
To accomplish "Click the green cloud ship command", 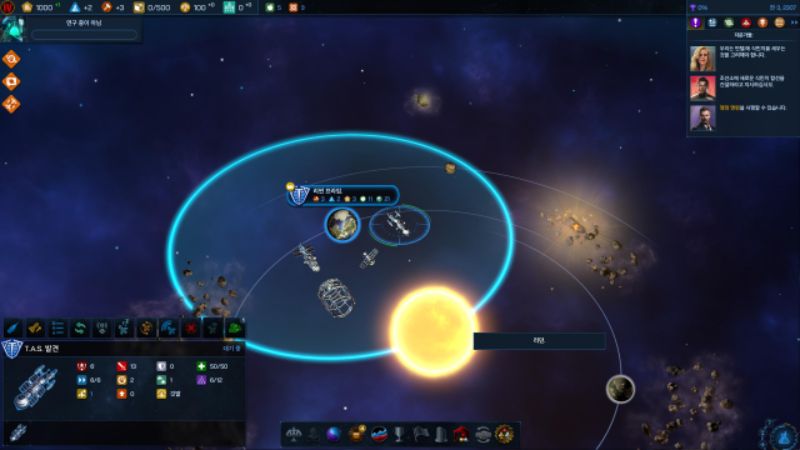I will click(x=235, y=328).
